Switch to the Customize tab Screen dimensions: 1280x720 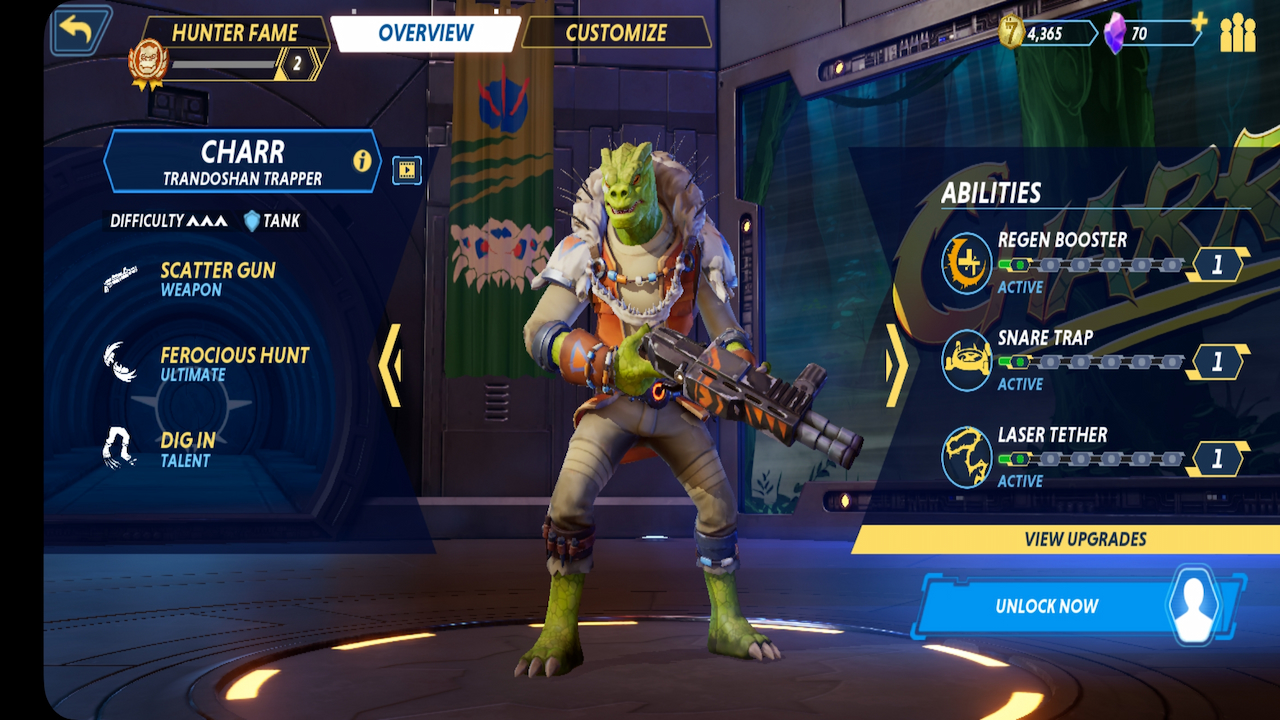pos(616,33)
